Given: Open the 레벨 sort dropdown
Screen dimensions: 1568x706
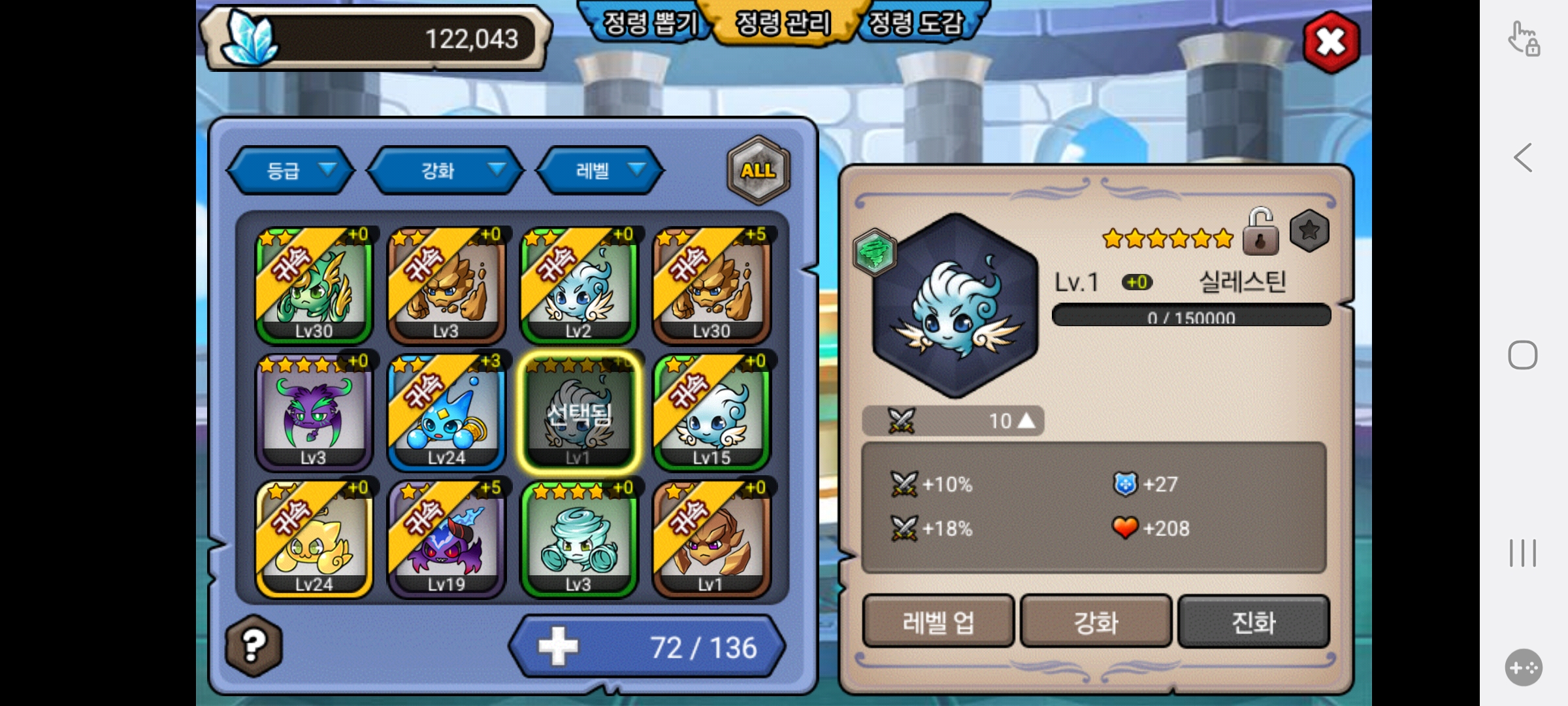Looking at the screenshot, I should (600, 171).
